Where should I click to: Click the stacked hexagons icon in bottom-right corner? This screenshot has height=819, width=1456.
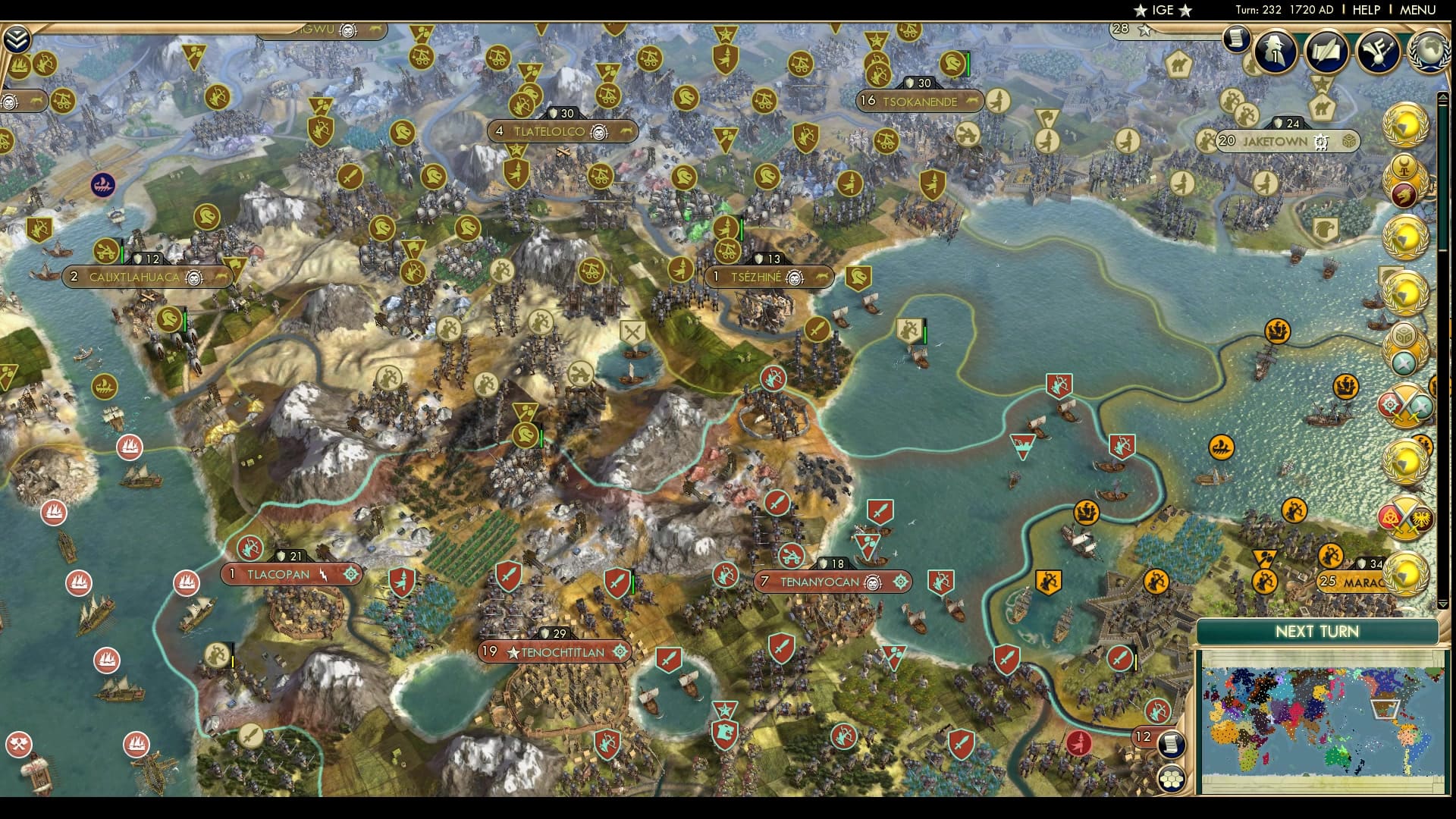click(x=1171, y=780)
